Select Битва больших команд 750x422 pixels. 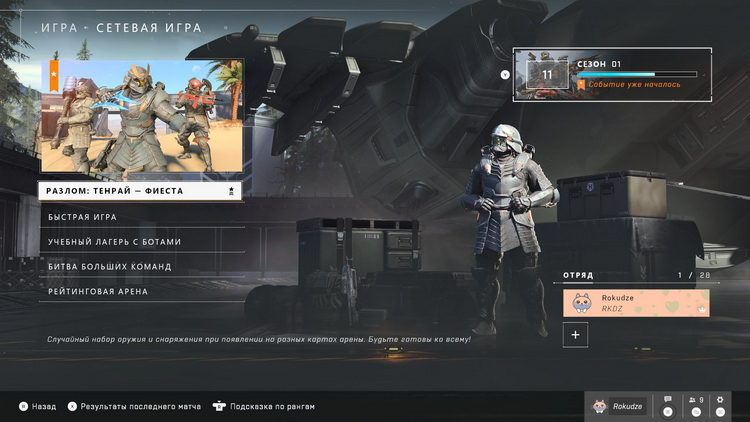click(x=141, y=267)
